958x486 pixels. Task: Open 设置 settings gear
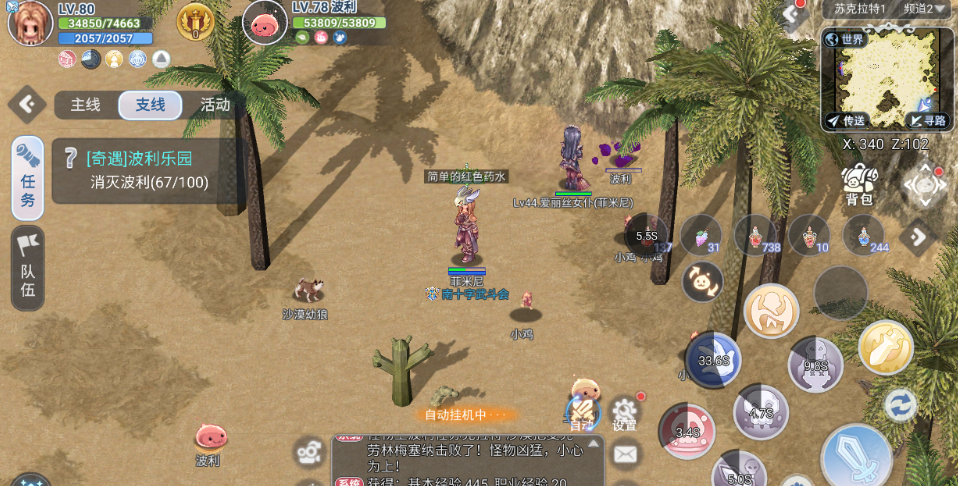click(x=625, y=411)
